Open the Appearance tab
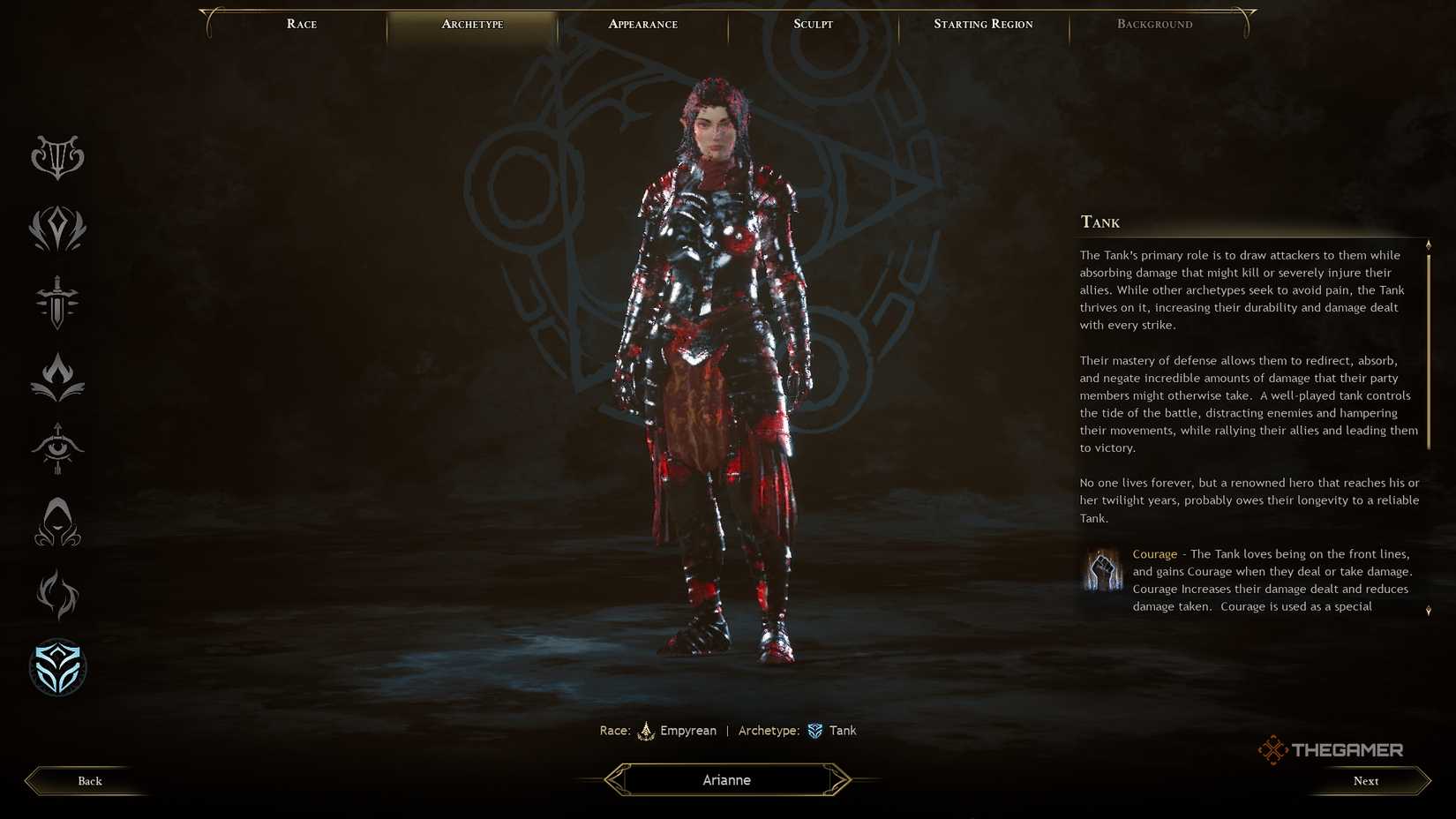This screenshot has height=819, width=1456. (x=642, y=24)
